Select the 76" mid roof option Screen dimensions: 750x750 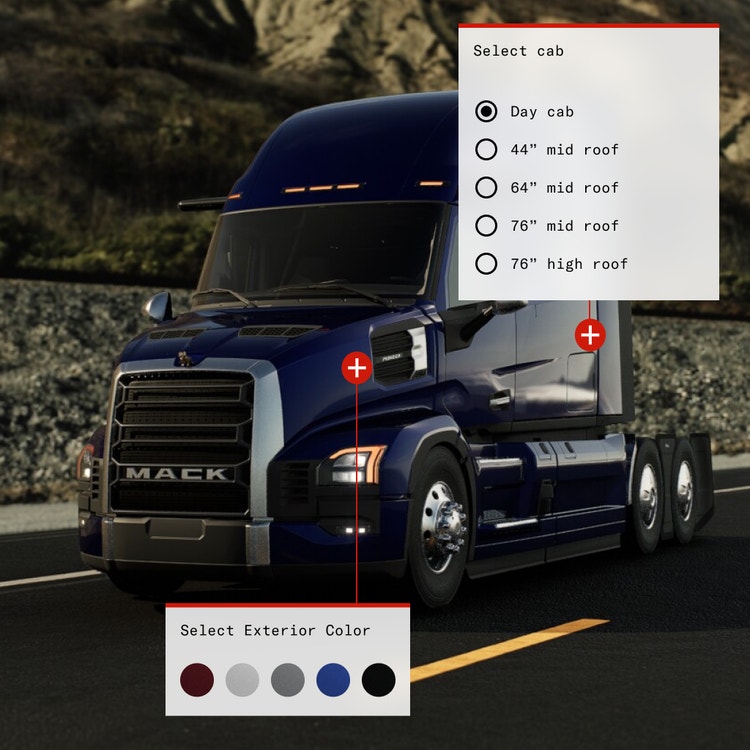487,226
